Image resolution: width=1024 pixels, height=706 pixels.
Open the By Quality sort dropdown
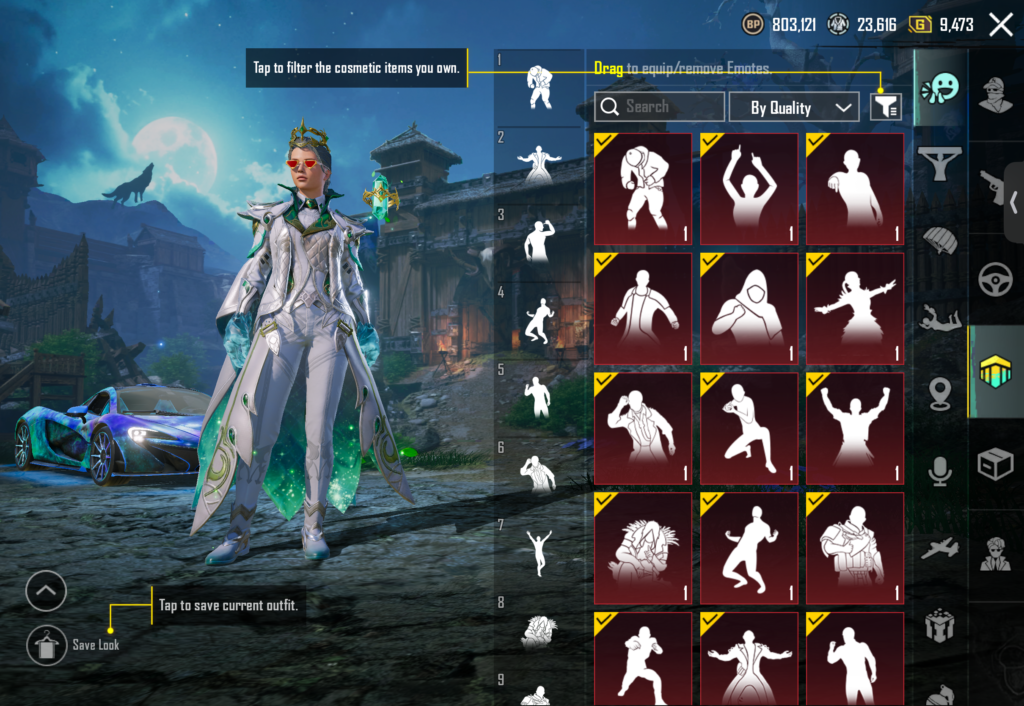click(x=793, y=107)
